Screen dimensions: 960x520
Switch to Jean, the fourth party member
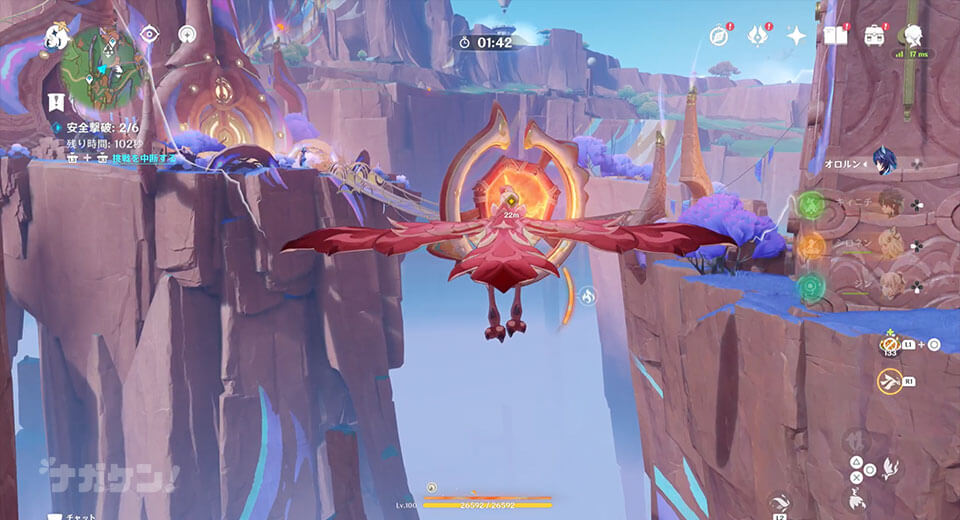888,288
